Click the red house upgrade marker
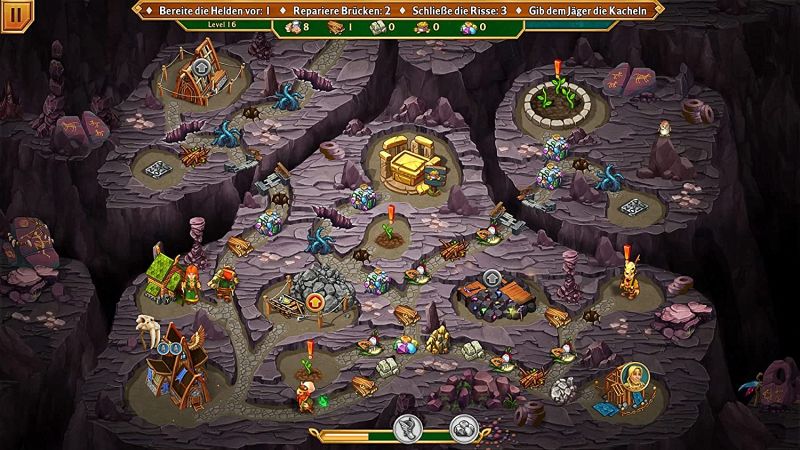This screenshot has width=800, height=450. [x=317, y=300]
